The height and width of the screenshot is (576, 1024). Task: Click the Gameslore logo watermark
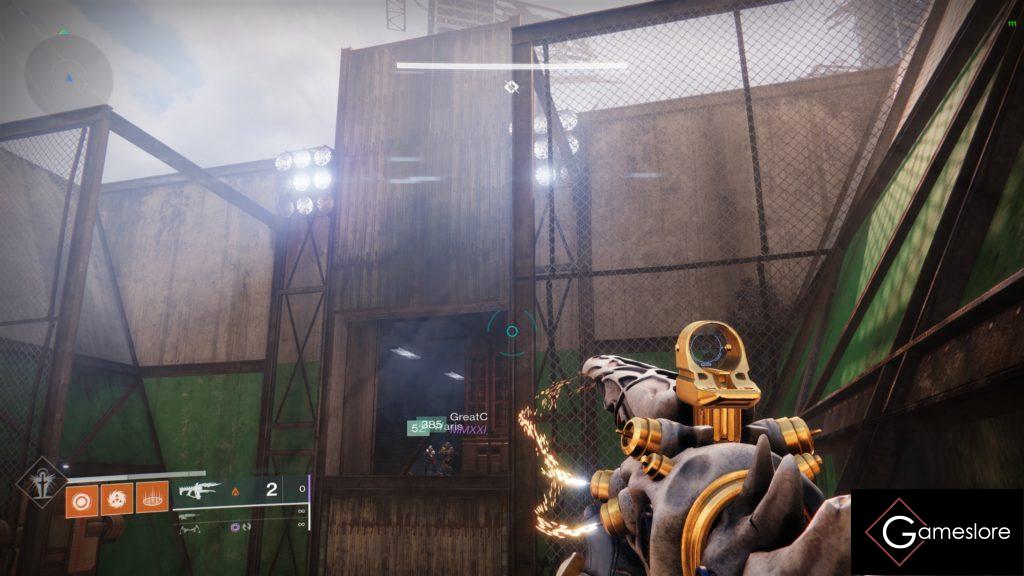pyautogui.click(x=937, y=532)
